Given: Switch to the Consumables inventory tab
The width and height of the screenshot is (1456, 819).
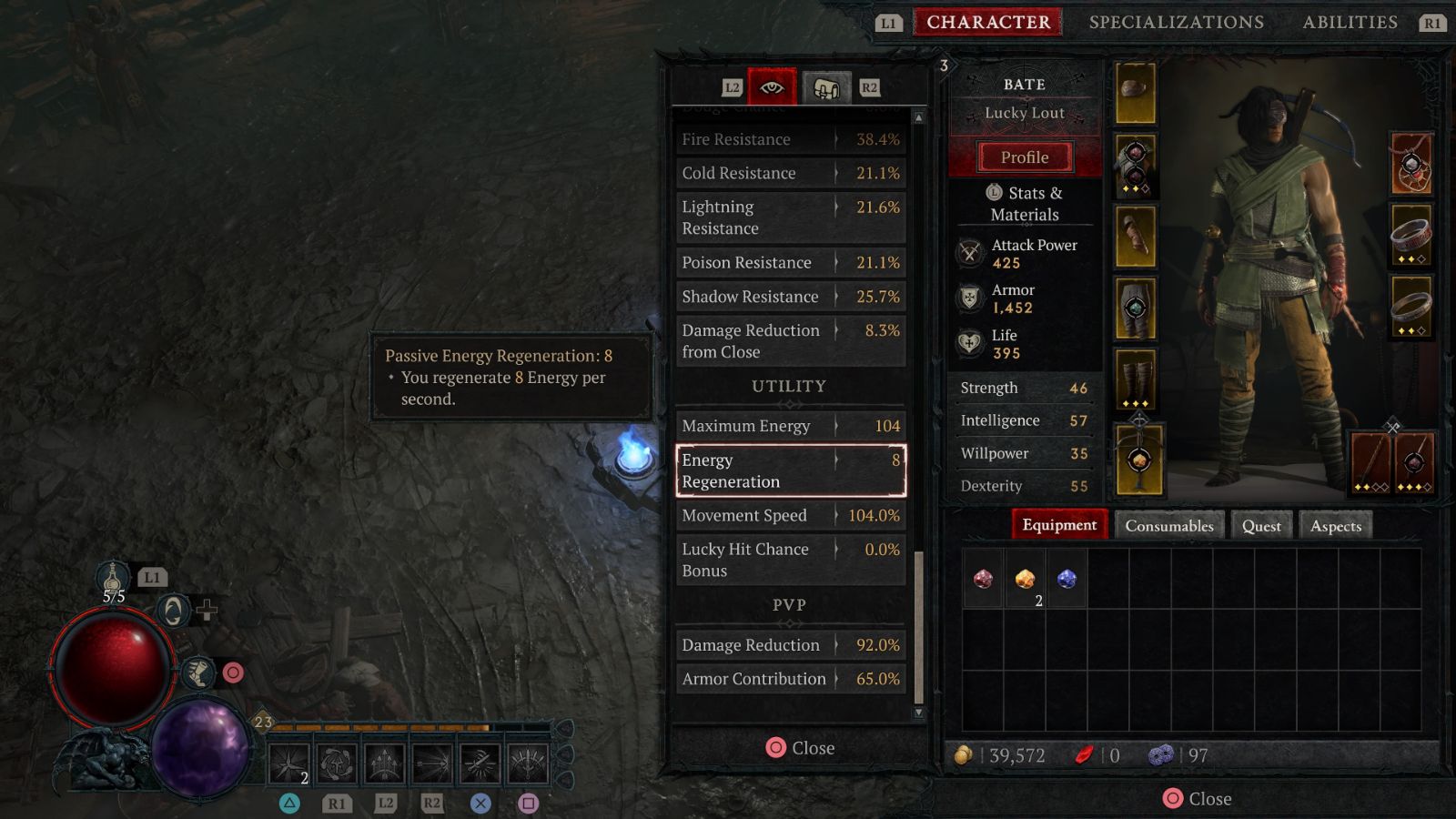Looking at the screenshot, I should pyautogui.click(x=1168, y=525).
